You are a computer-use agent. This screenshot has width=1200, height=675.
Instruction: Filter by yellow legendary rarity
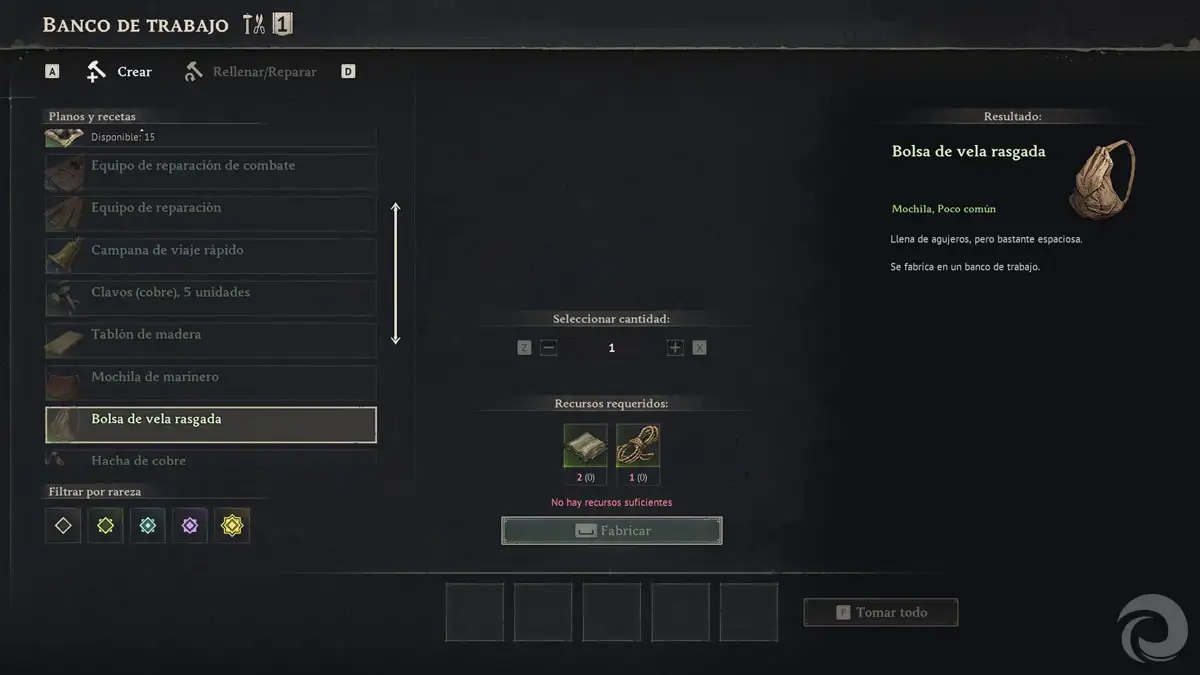pos(232,525)
